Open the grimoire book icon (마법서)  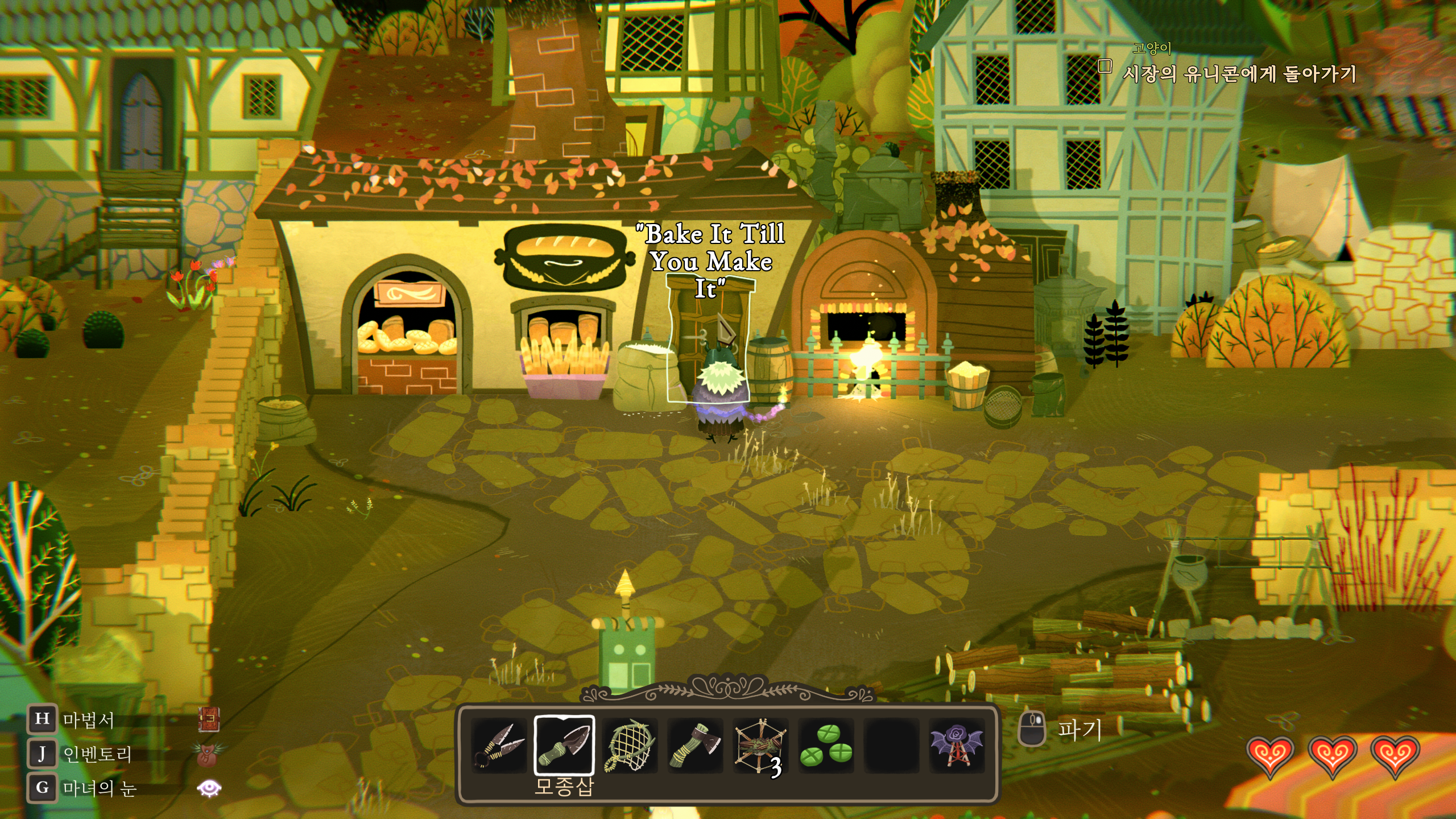pyautogui.click(x=209, y=719)
